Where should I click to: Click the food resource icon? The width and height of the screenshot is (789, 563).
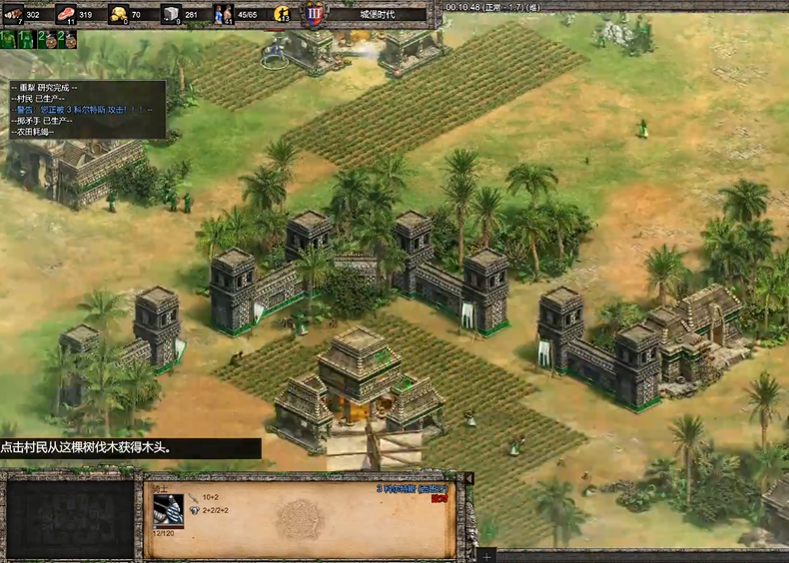tap(66, 14)
